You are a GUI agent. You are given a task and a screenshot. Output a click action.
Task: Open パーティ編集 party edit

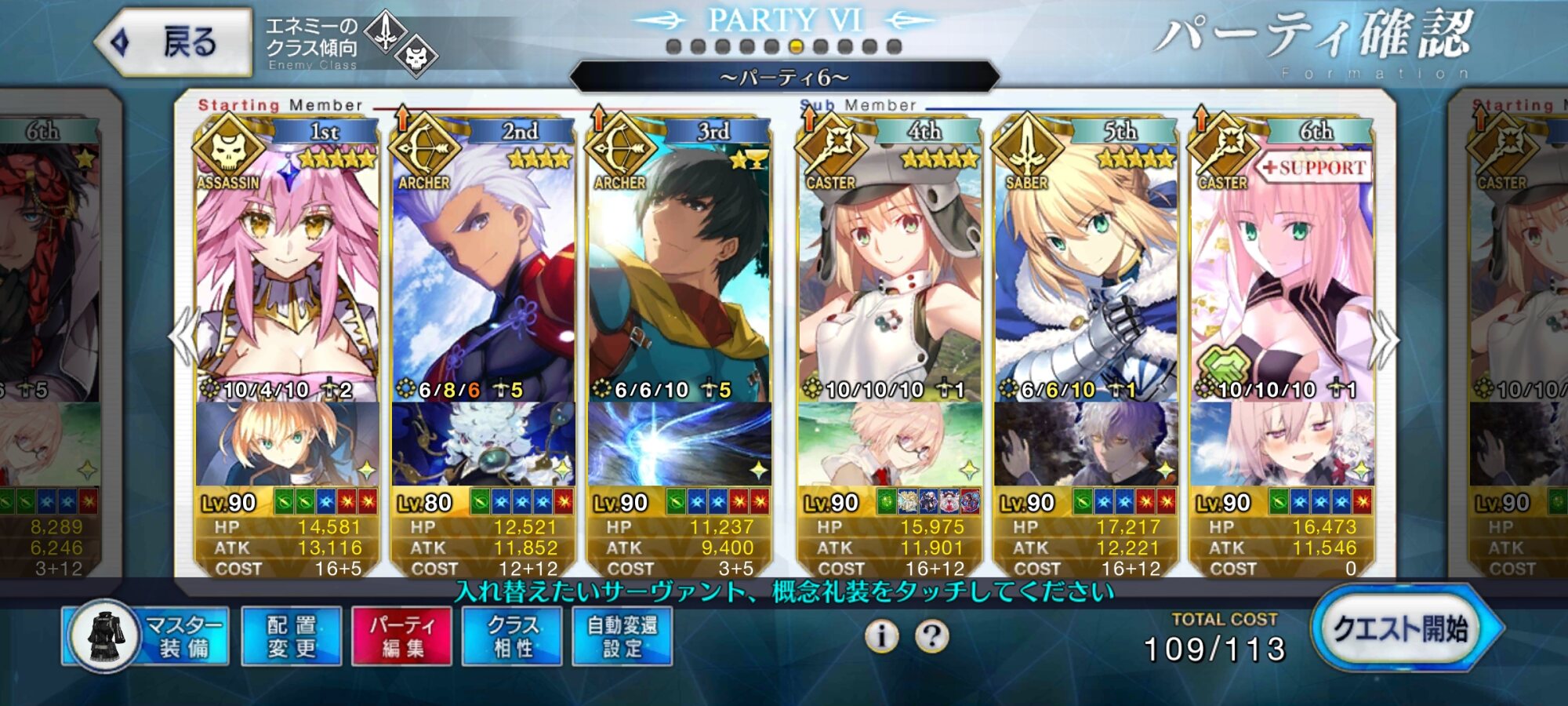[x=401, y=636]
